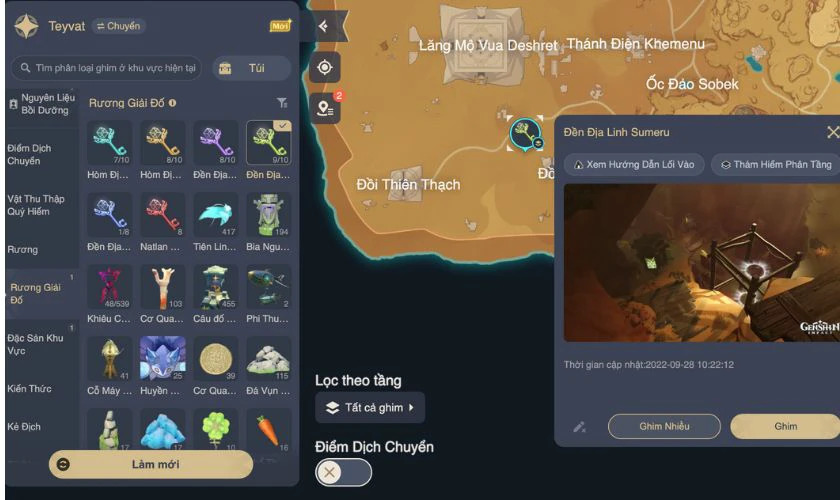
Task: Select the Điểm Dịch Chuyển category
Action: [32, 154]
